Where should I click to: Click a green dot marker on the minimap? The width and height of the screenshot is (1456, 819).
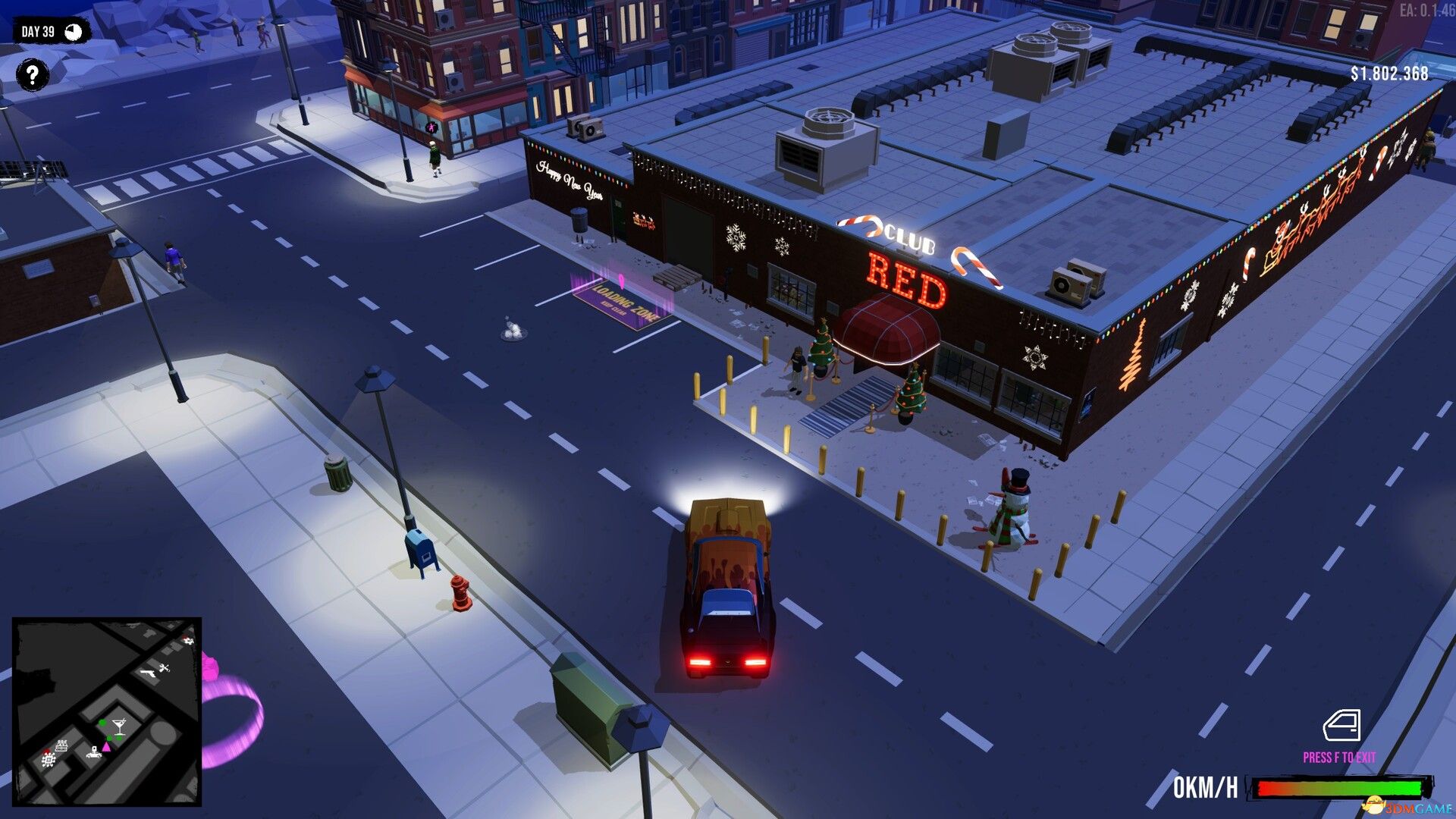tap(103, 722)
